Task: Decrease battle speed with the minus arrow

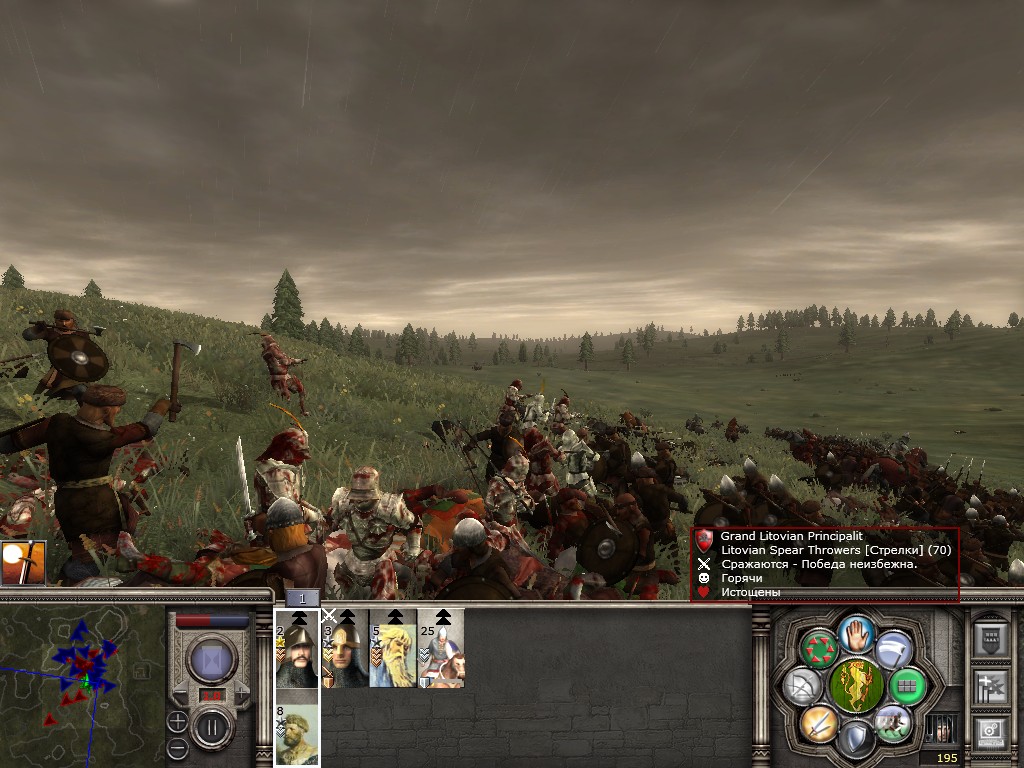Action: coord(182,693)
